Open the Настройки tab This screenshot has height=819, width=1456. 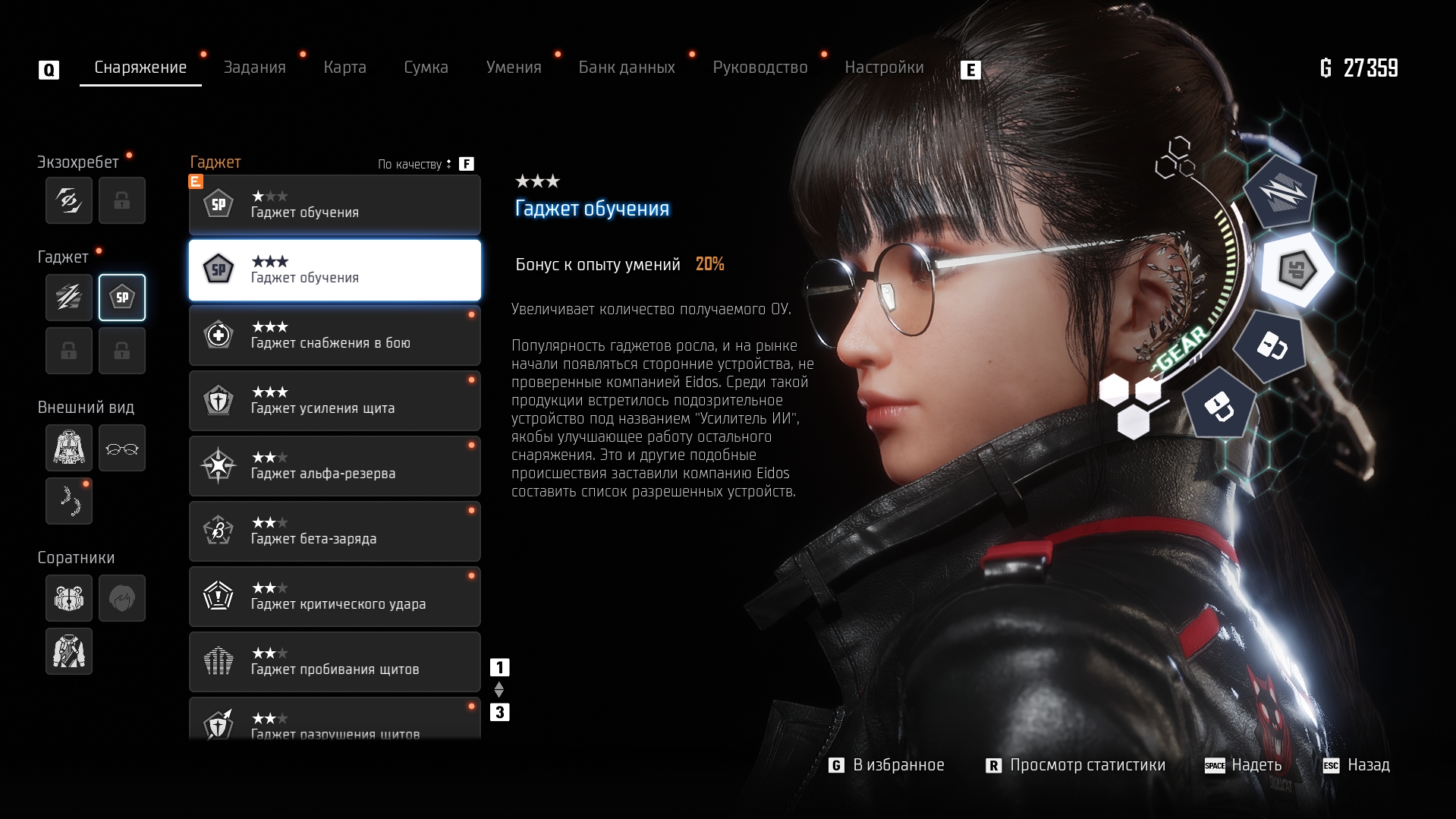click(884, 68)
